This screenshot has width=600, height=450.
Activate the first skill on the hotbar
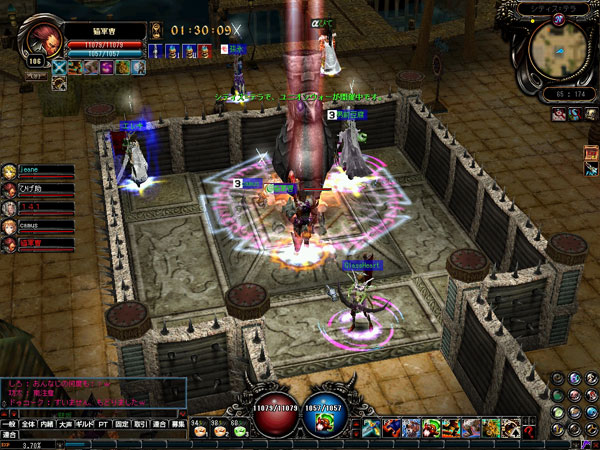pos(371,429)
